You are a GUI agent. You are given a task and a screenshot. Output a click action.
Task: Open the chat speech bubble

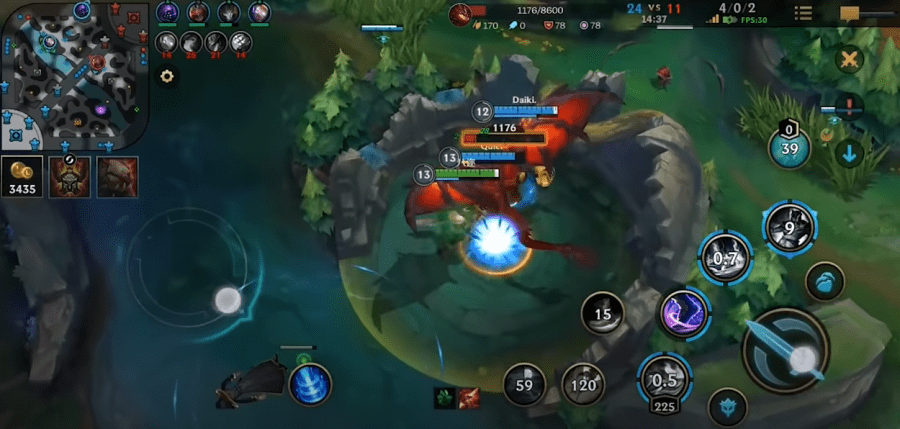(x=850, y=14)
